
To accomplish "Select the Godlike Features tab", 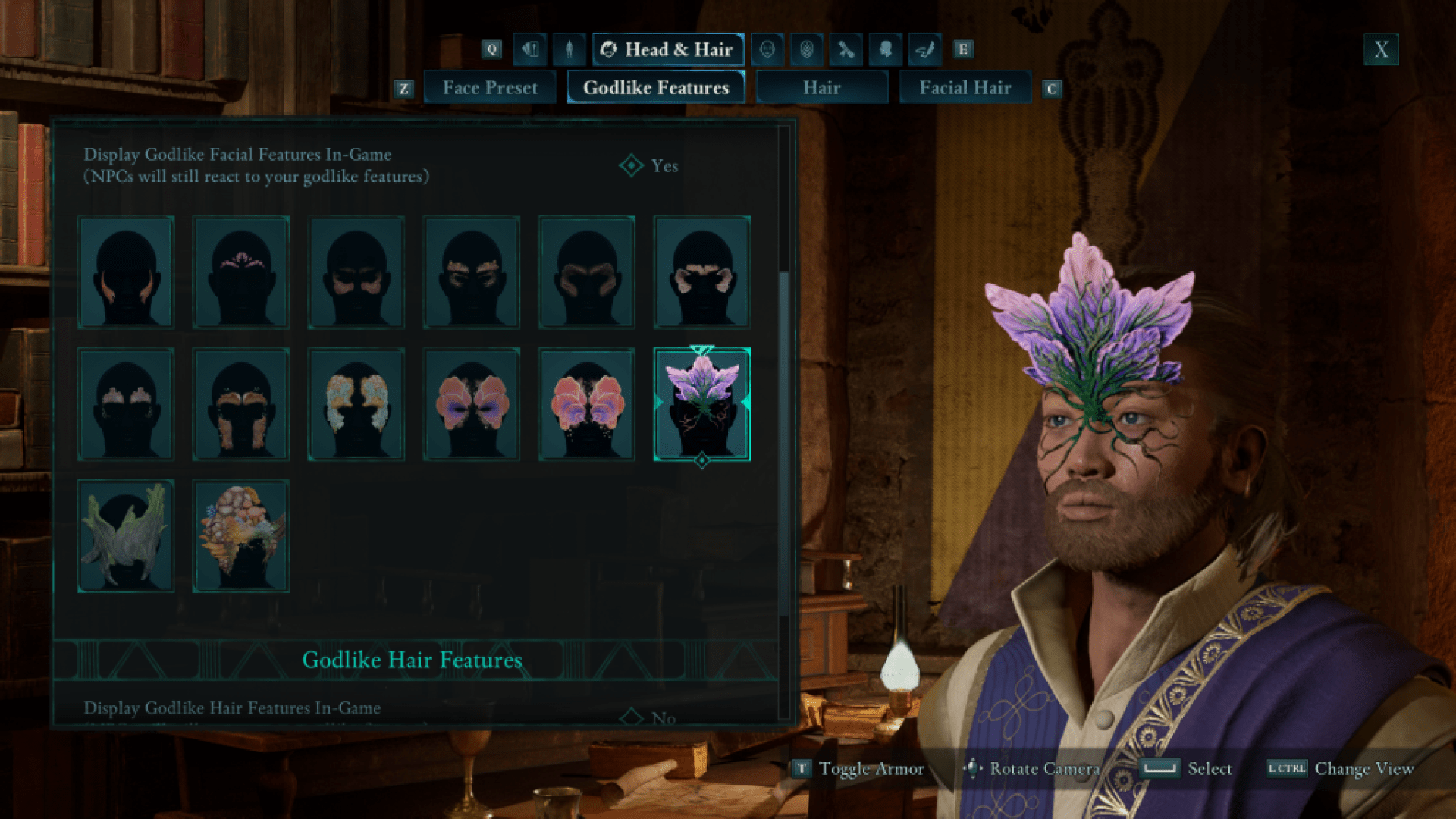I will [x=656, y=88].
